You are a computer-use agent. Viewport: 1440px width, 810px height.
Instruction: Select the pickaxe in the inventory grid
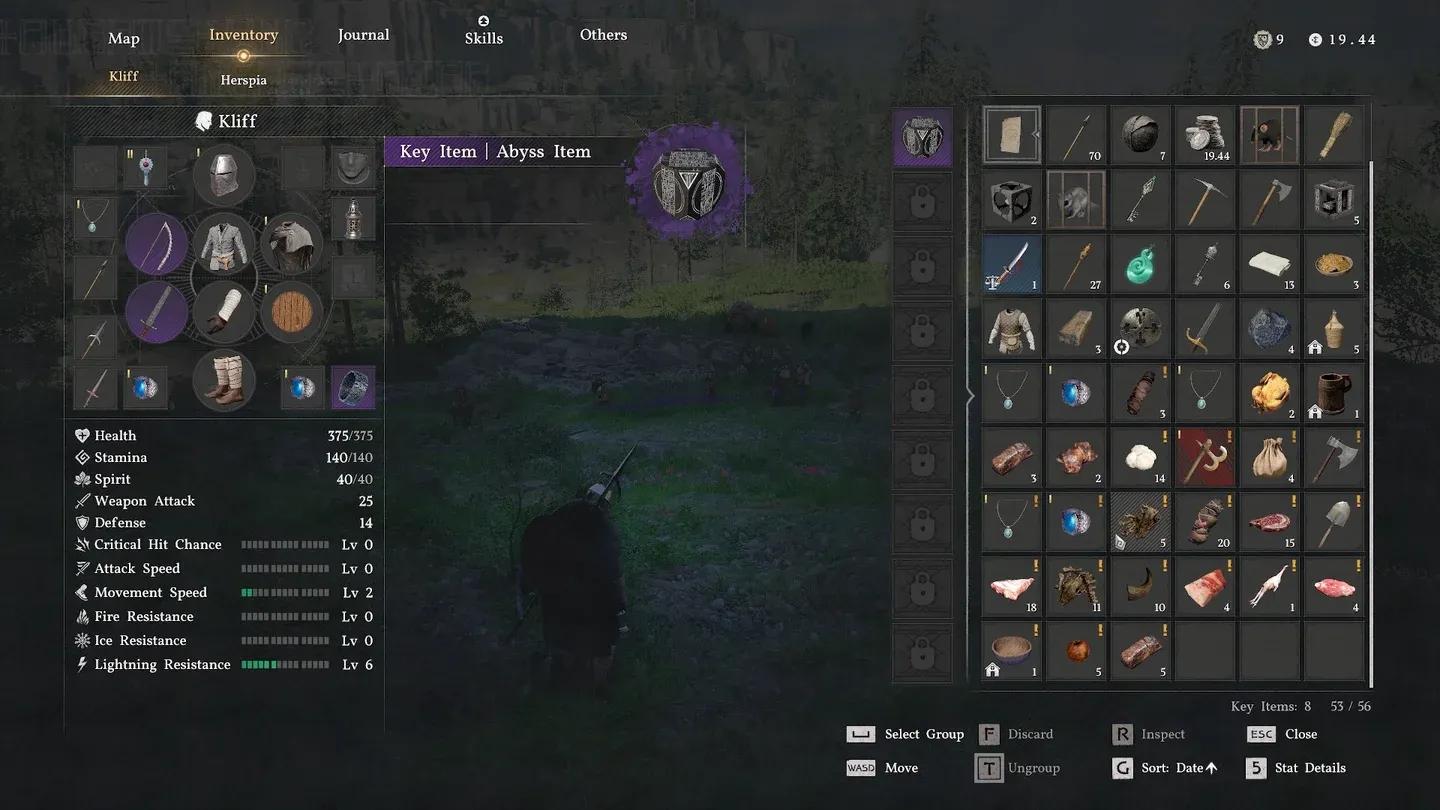pyautogui.click(x=1205, y=199)
